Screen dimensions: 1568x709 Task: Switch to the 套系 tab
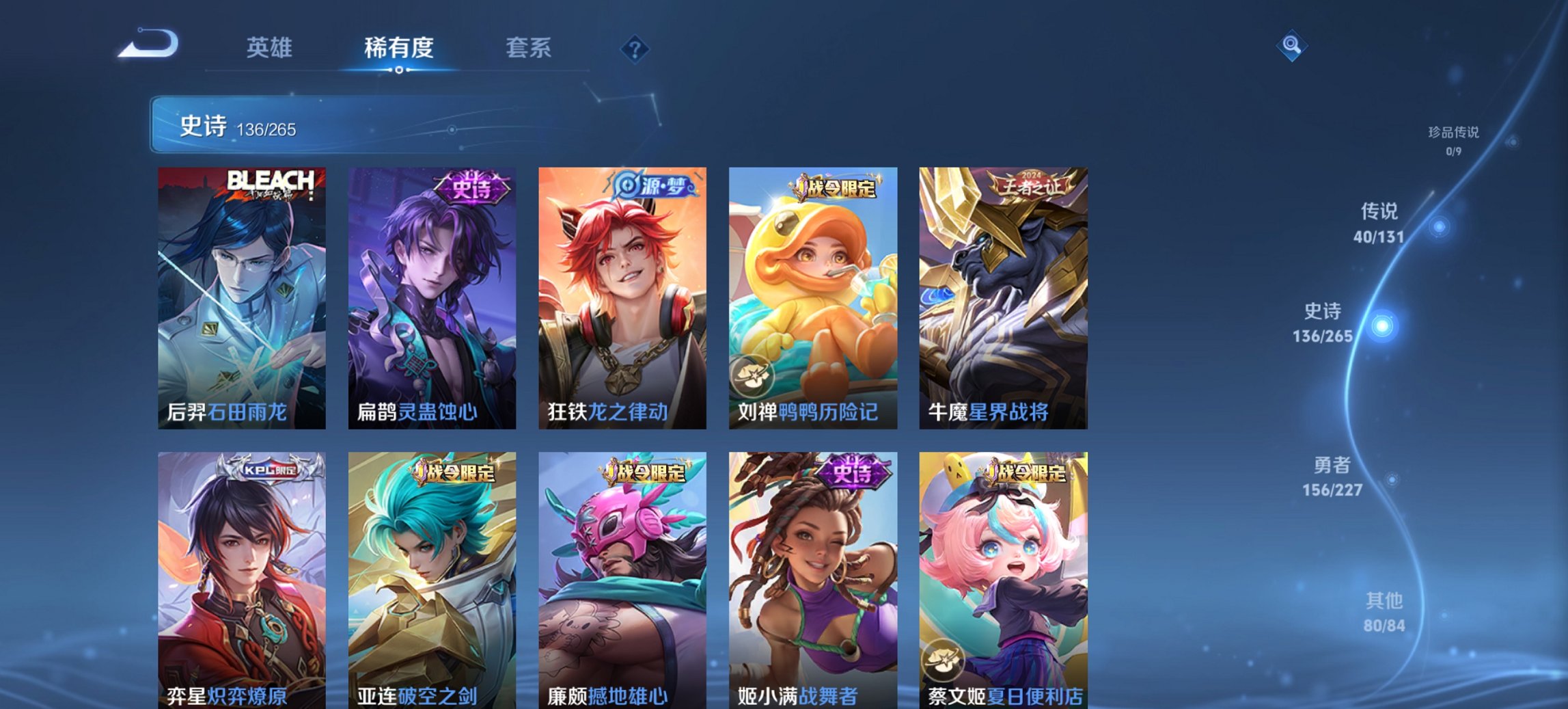tap(528, 47)
